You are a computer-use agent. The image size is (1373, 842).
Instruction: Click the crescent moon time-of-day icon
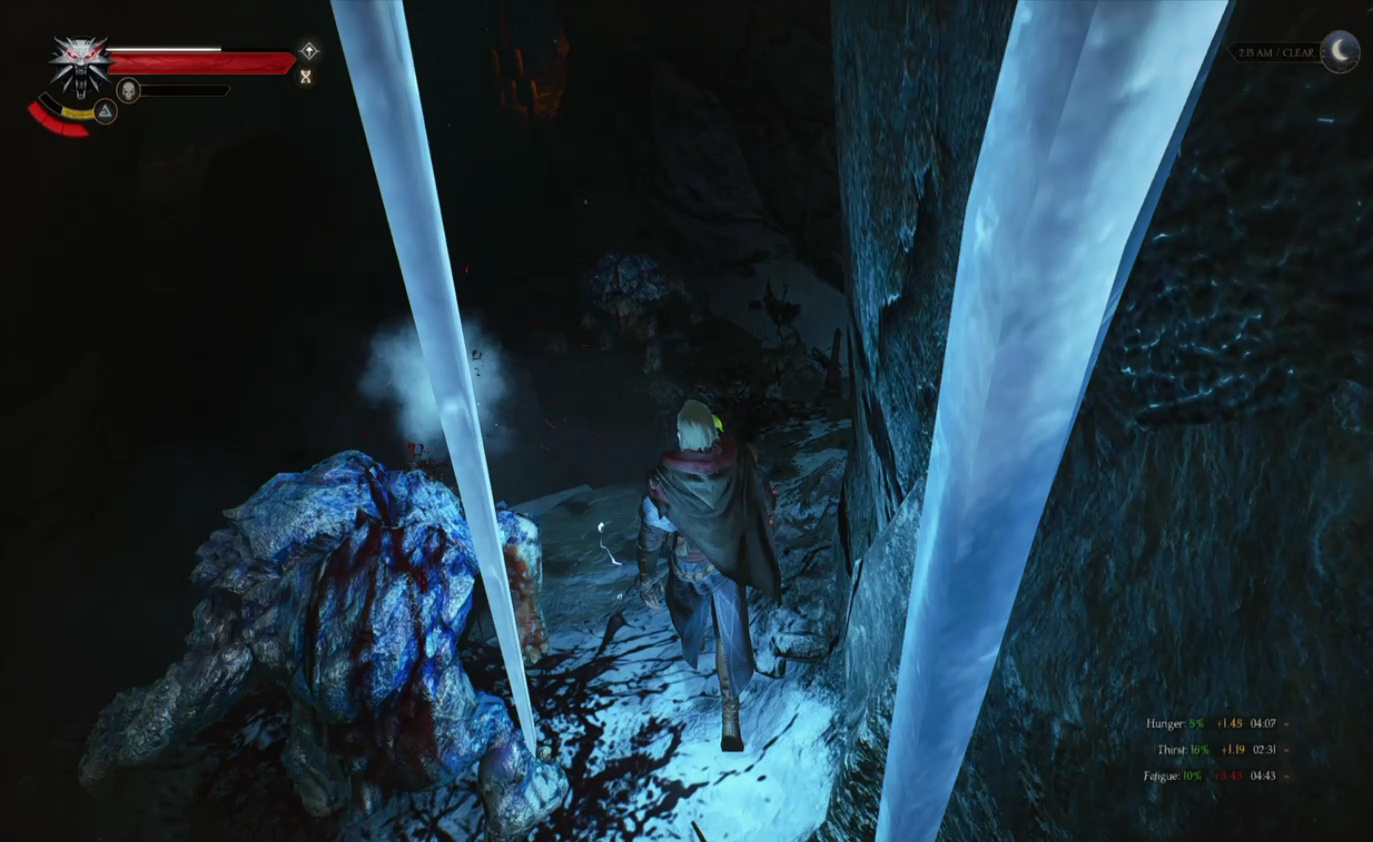(x=1340, y=52)
